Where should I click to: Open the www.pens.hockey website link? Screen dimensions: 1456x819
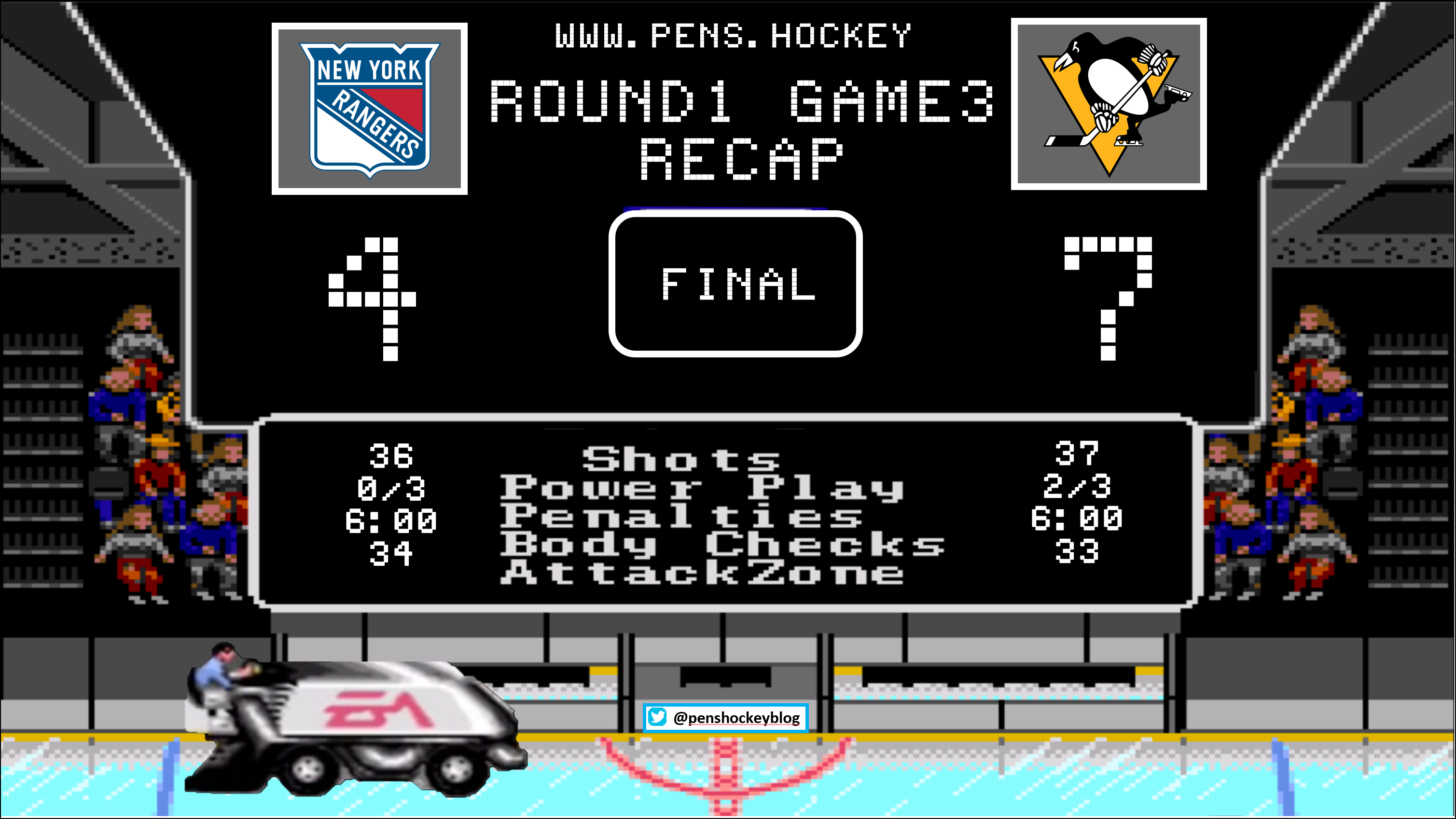733,36
